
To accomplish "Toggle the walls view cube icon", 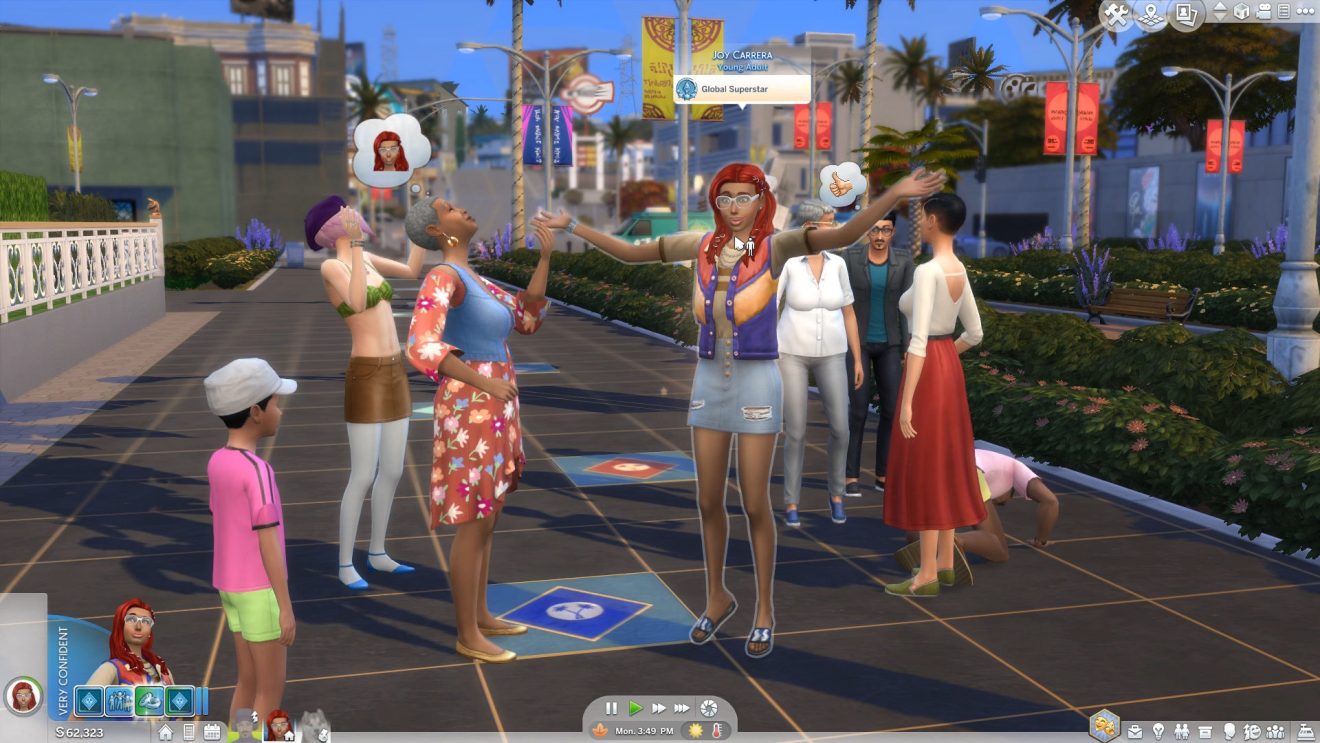I will tap(1241, 12).
